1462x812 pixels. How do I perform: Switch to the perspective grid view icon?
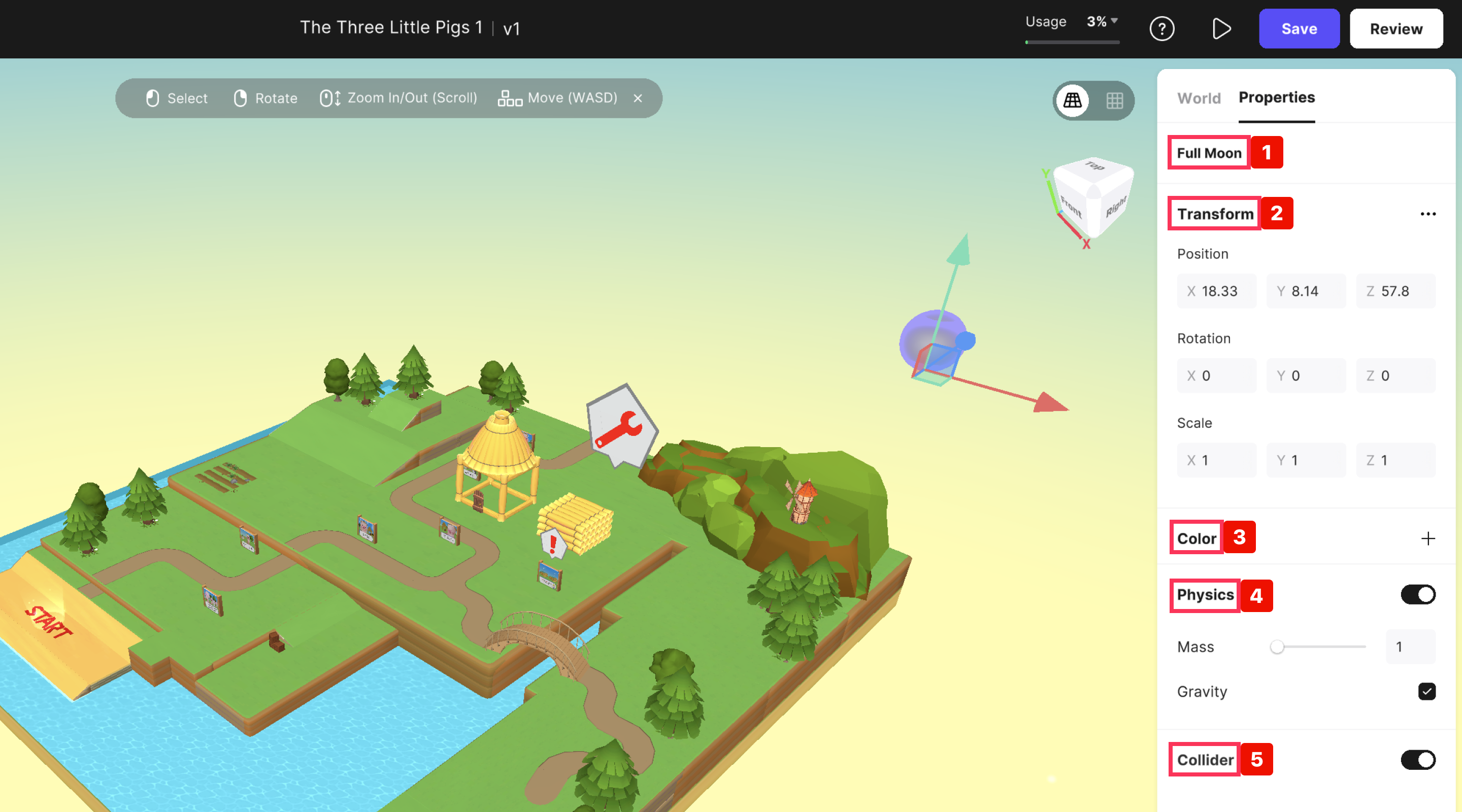click(1073, 100)
